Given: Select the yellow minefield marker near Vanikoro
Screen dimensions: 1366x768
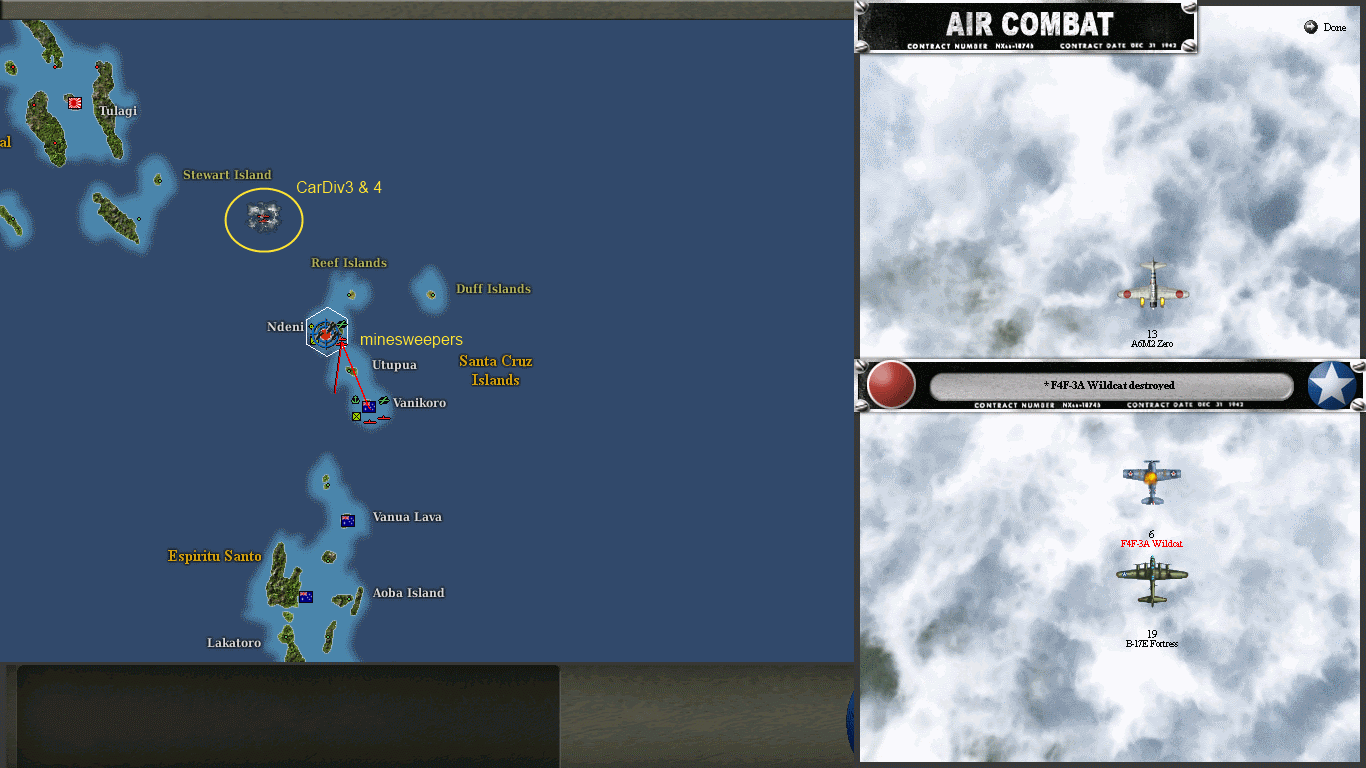Looking at the screenshot, I should [x=356, y=417].
